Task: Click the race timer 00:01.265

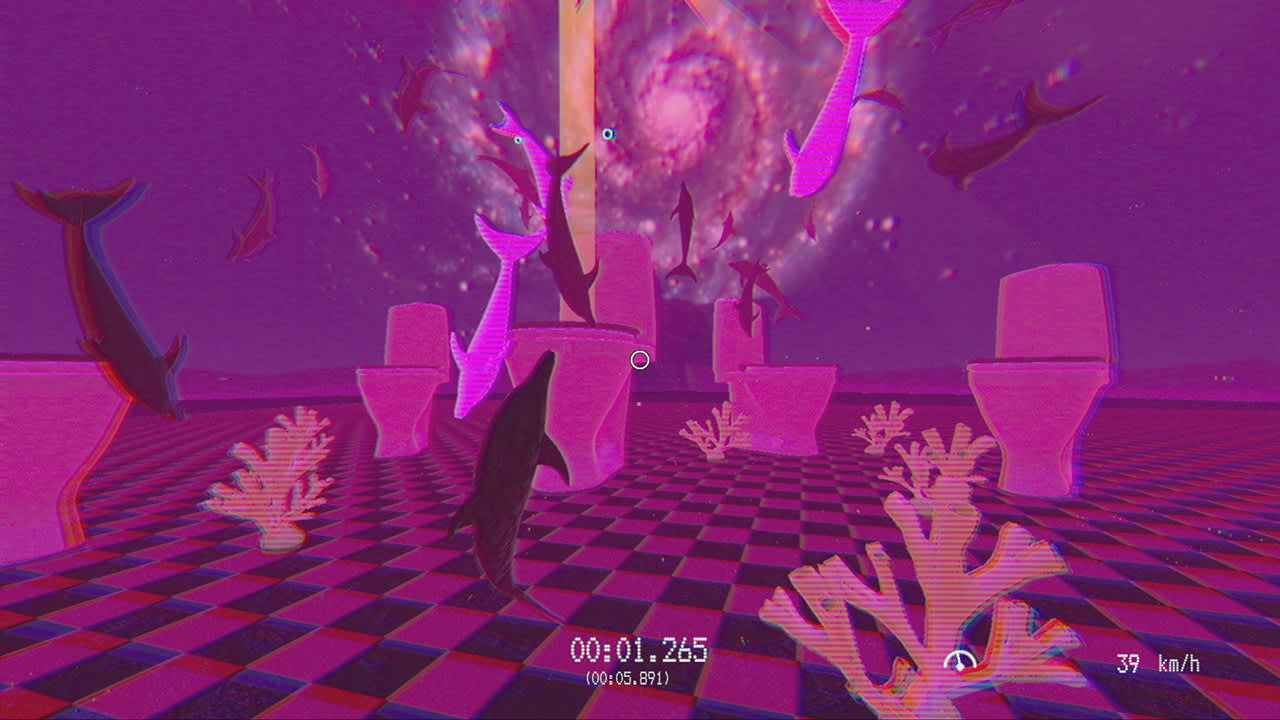Action: pyautogui.click(x=638, y=650)
